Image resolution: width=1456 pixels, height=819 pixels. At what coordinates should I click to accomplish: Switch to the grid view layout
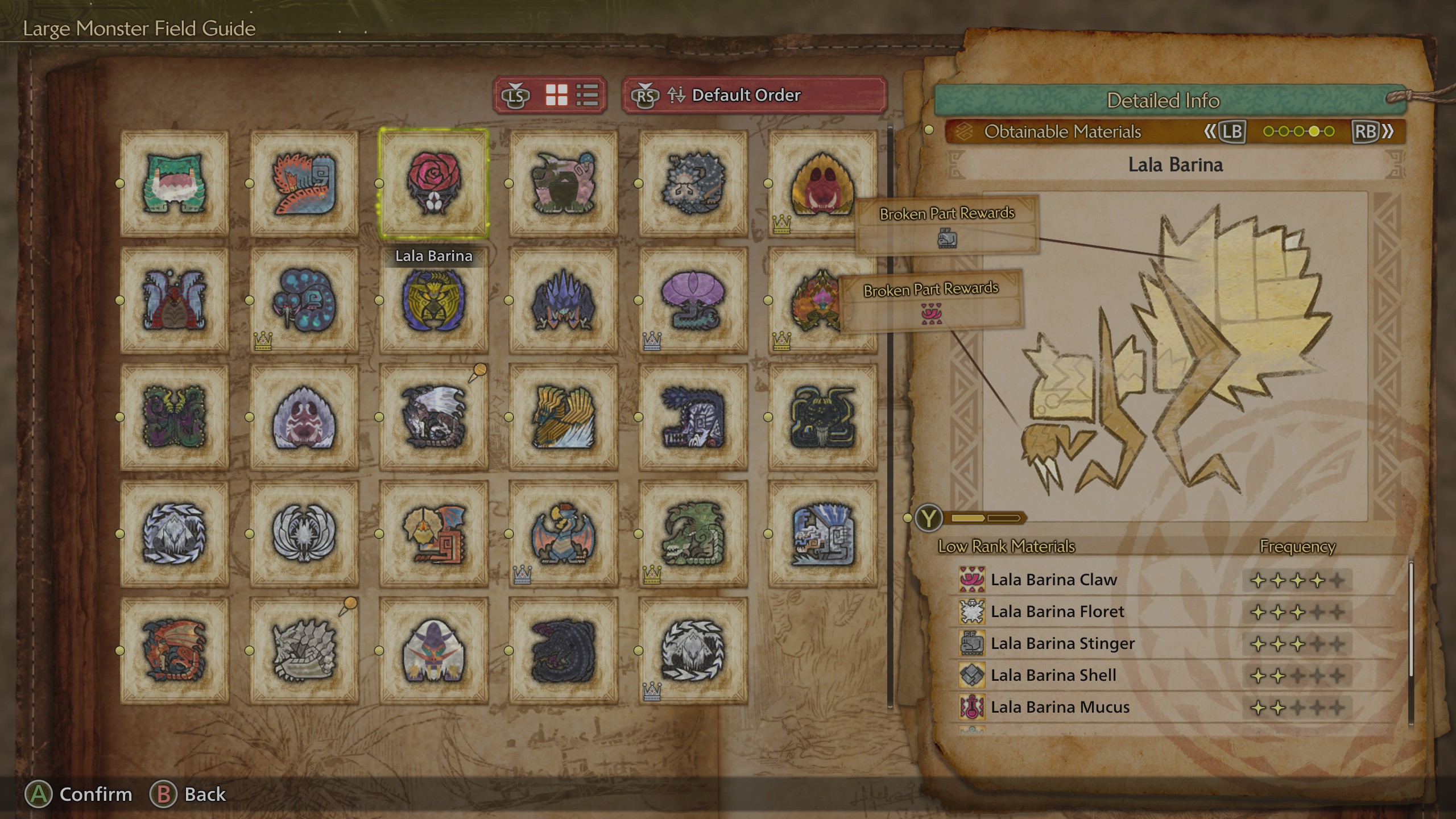coord(556,95)
